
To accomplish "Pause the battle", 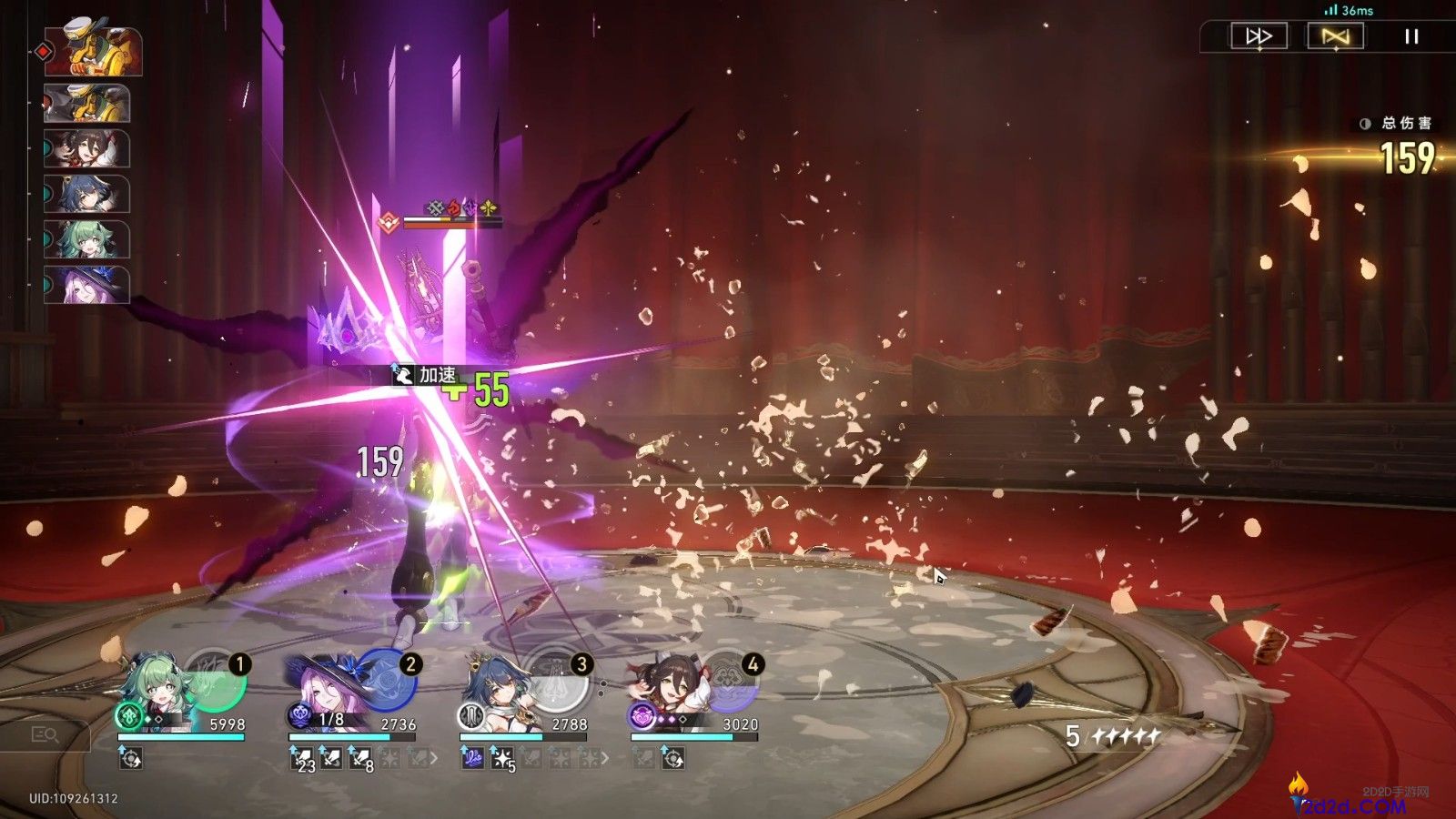I will click(x=1411, y=36).
